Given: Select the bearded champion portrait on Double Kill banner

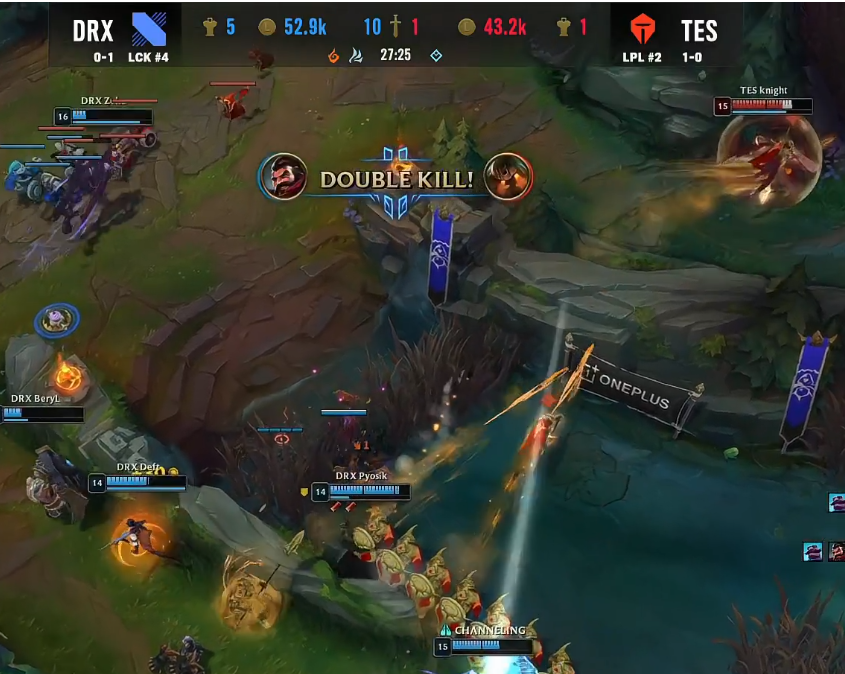Looking at the screenshot, I should 283,178.
